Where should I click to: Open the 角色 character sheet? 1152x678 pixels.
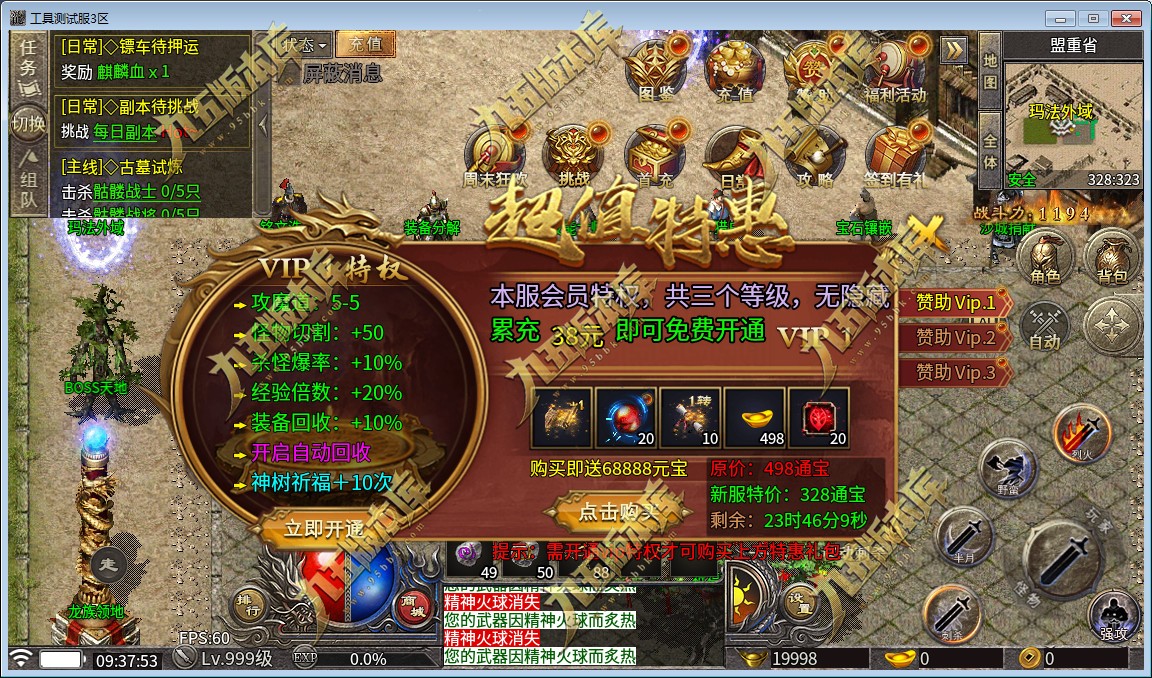coord(1044,258)
